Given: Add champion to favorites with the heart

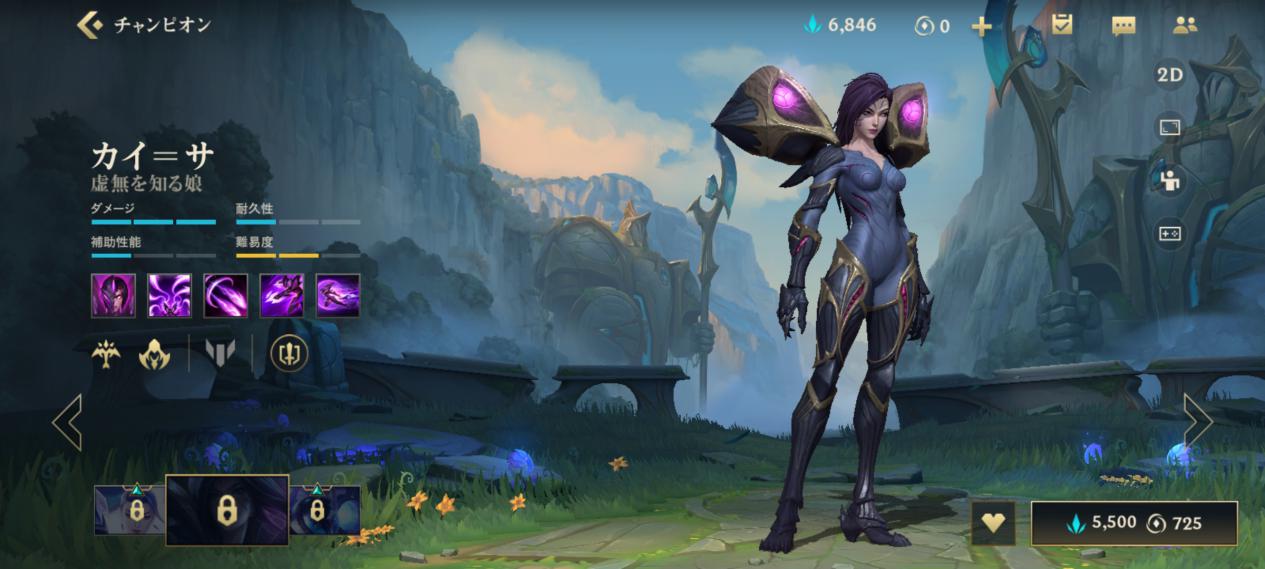Looking at the screenshot, I should (993, 523).
